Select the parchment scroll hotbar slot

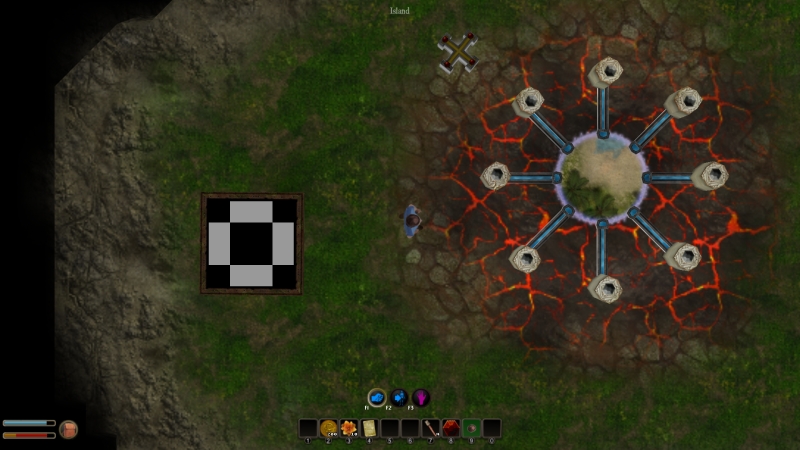tap(369, 428)
